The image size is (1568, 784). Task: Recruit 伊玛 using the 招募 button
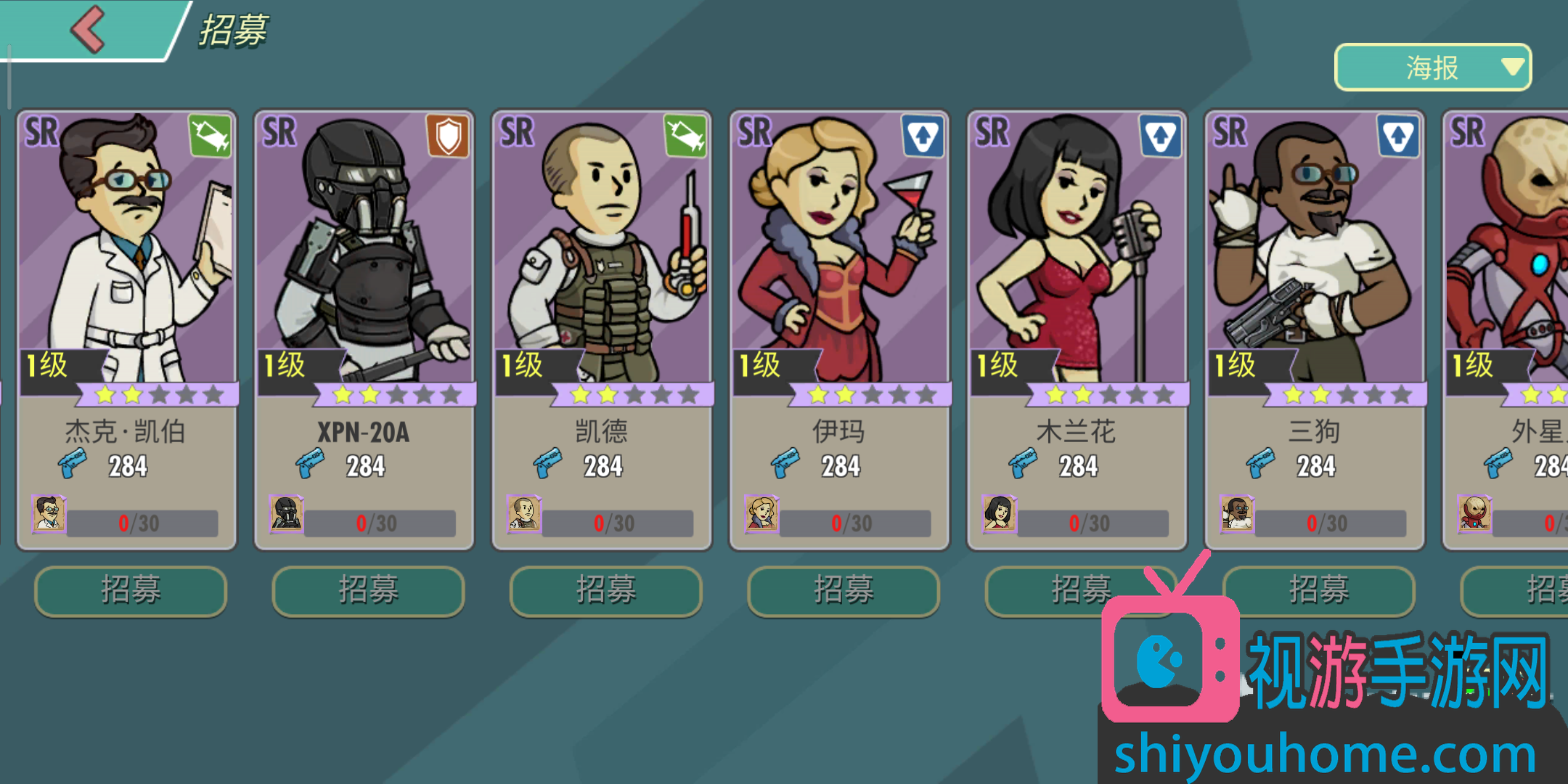(844, 590)
